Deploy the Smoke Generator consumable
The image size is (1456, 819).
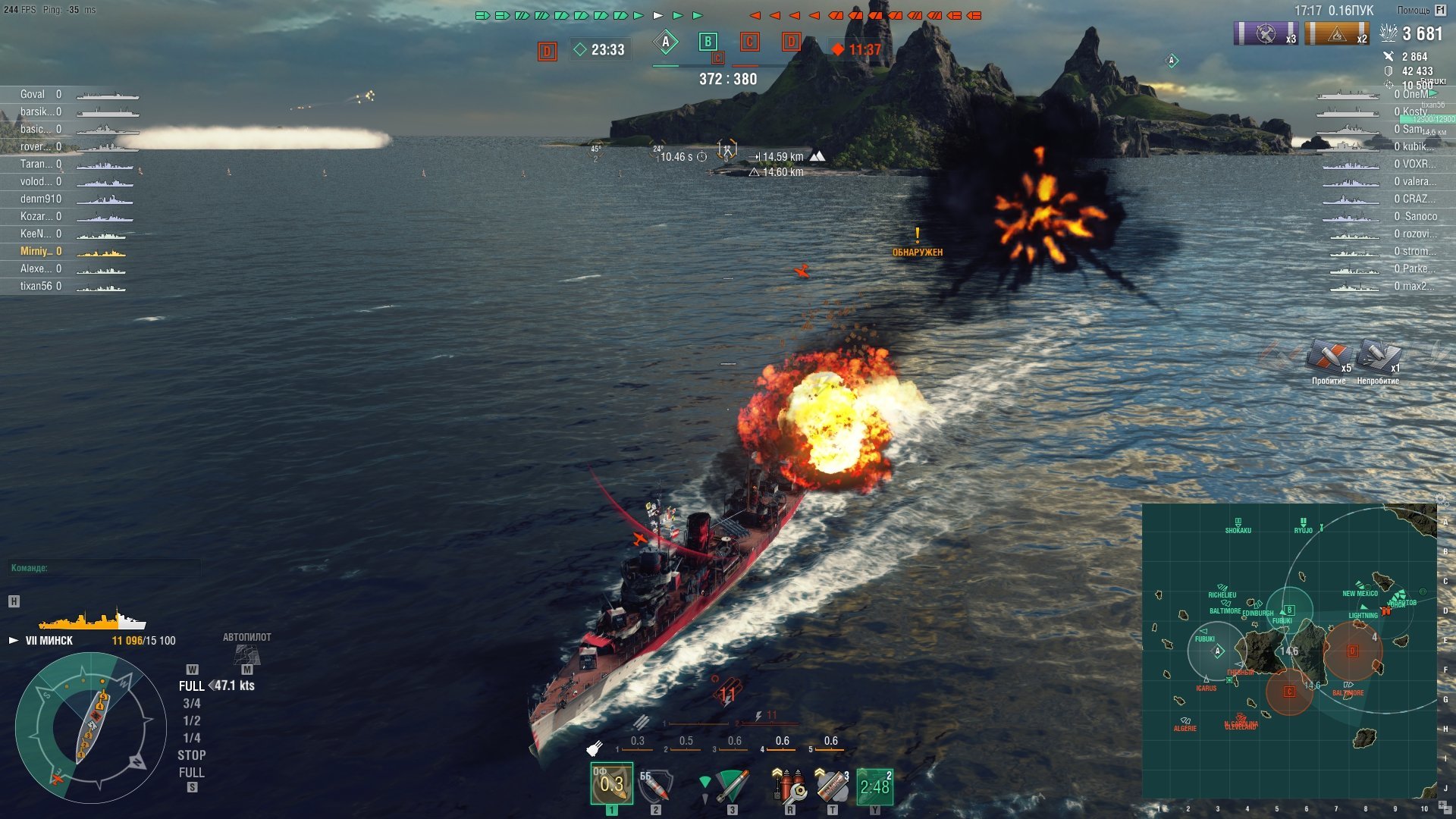[x=832, y=786]
